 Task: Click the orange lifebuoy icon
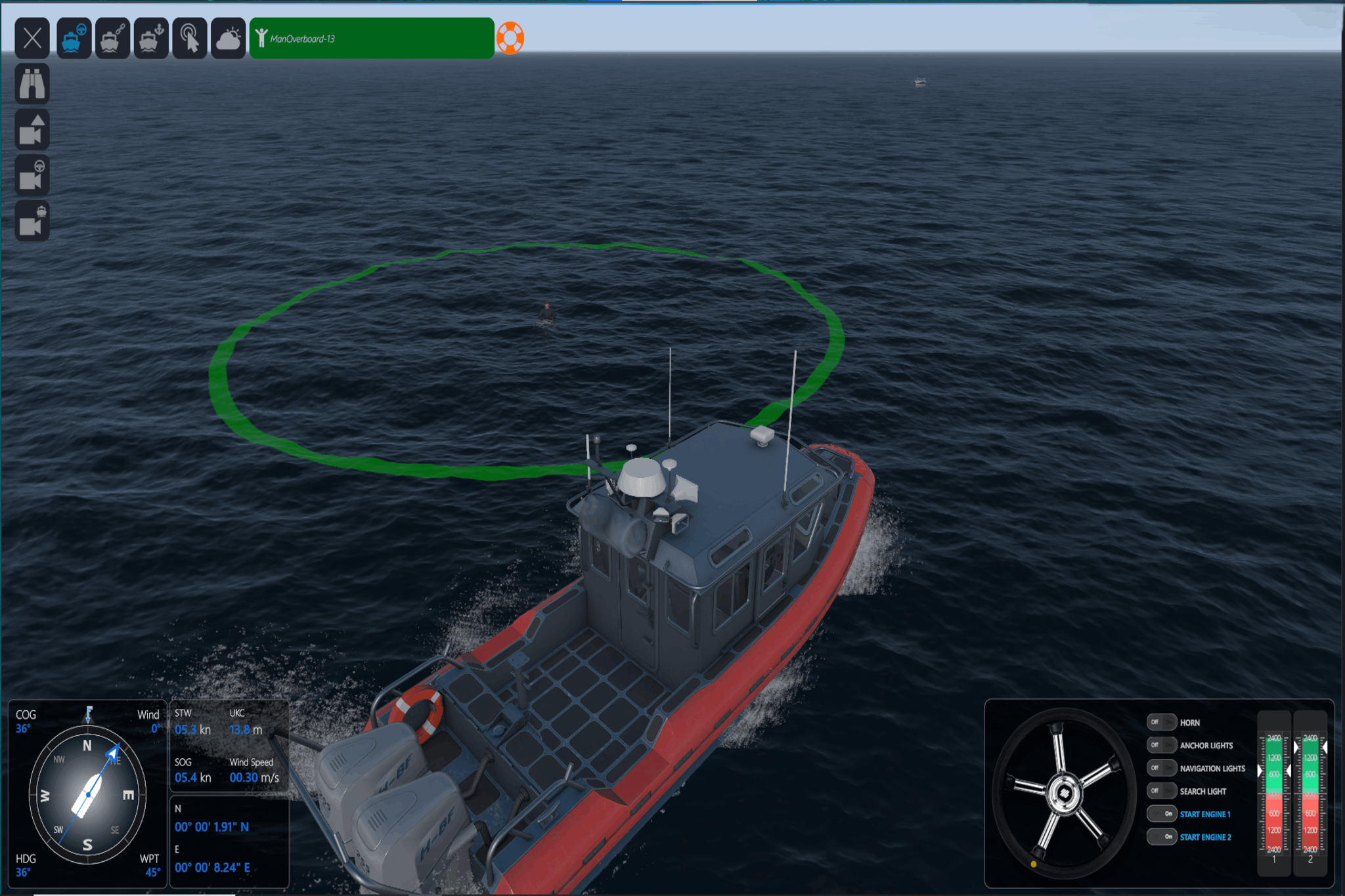click(510, 38)
